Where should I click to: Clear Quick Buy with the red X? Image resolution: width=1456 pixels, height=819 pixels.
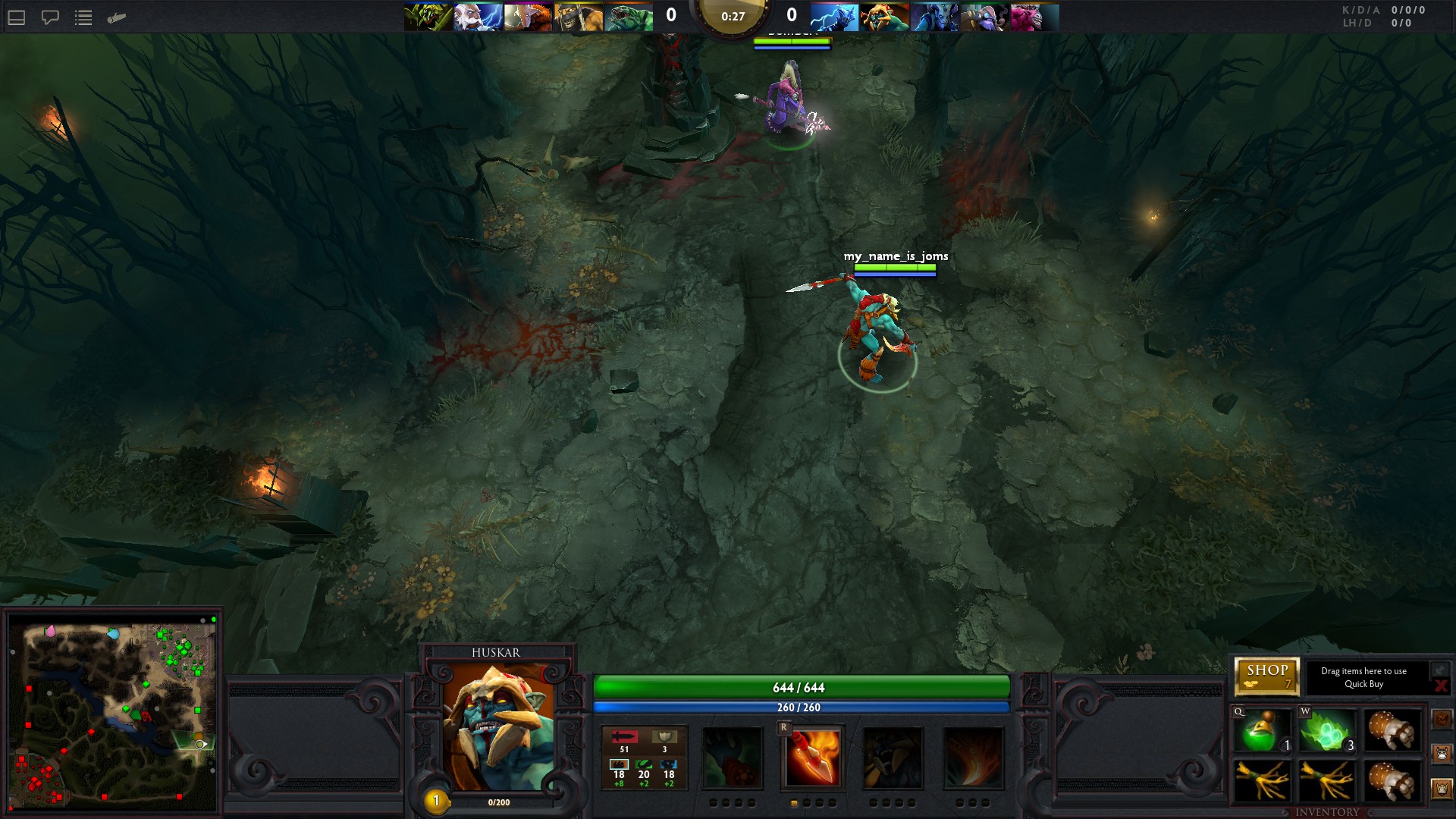[1440, 686]
